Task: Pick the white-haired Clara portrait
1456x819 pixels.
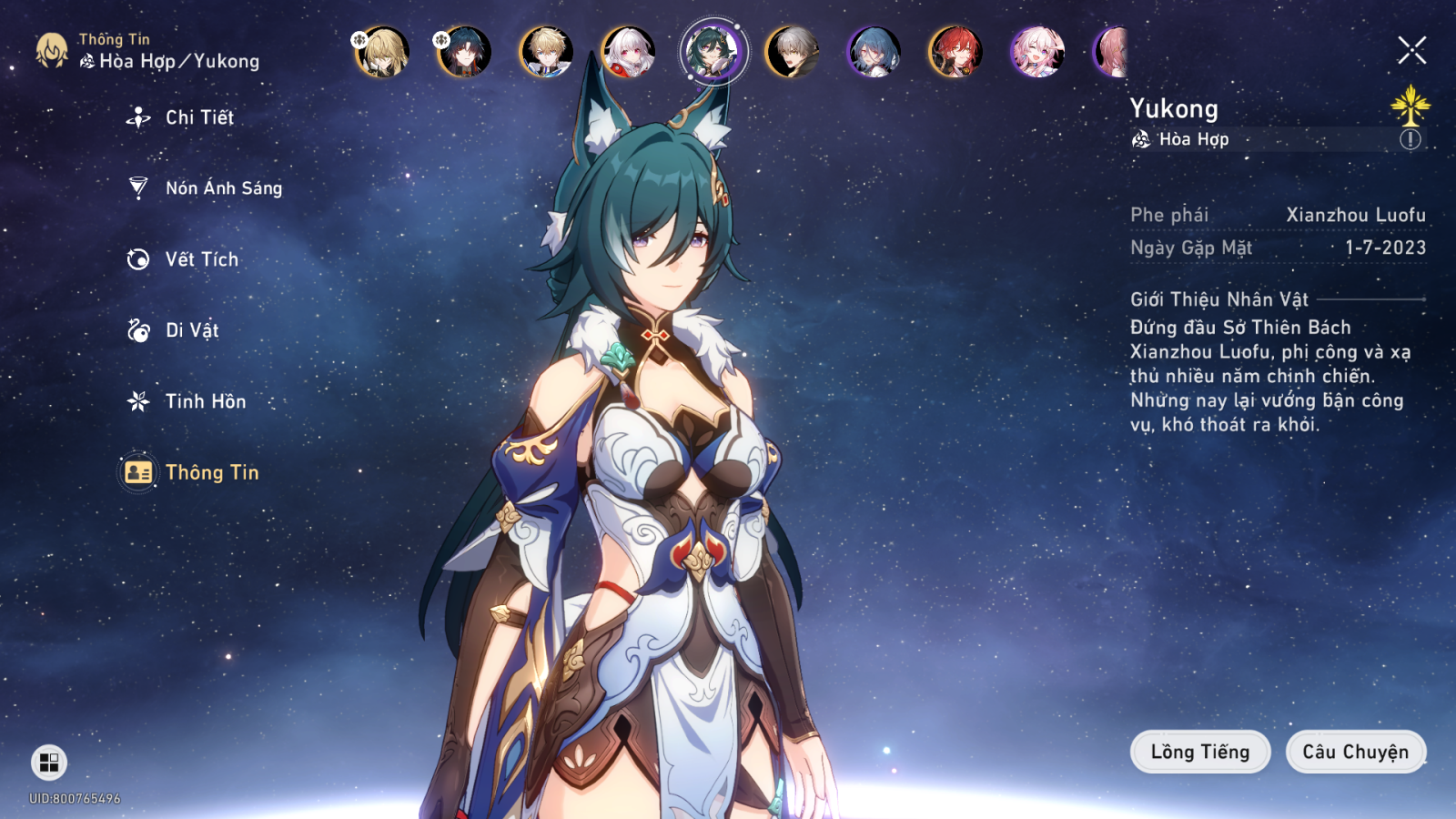Action: (x=628, y=52)
